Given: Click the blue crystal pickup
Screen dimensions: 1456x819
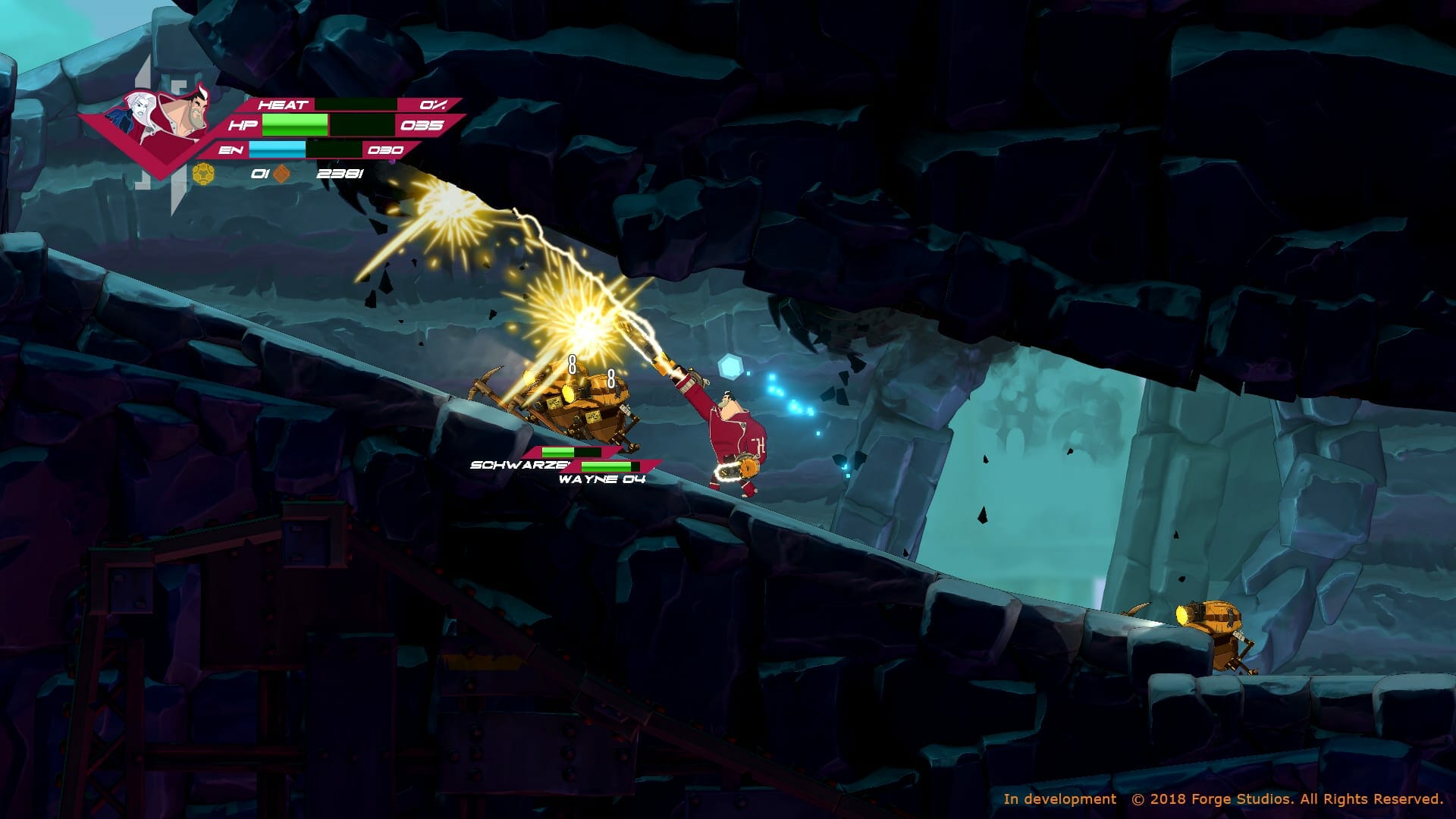Looking at the screenshot, I should pos(730,366).
